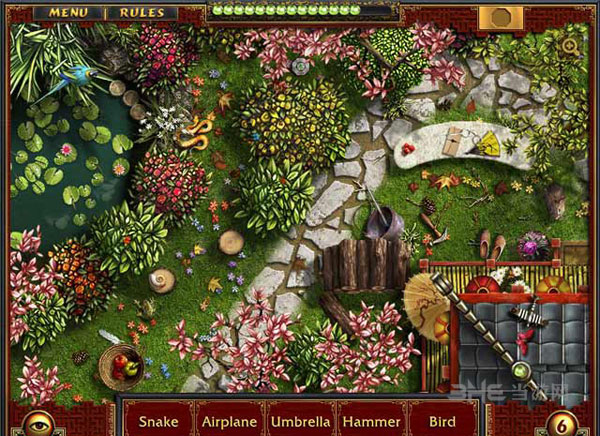Open the MENU button
Viewport: 600px width, 436px height.
(67, 13)
